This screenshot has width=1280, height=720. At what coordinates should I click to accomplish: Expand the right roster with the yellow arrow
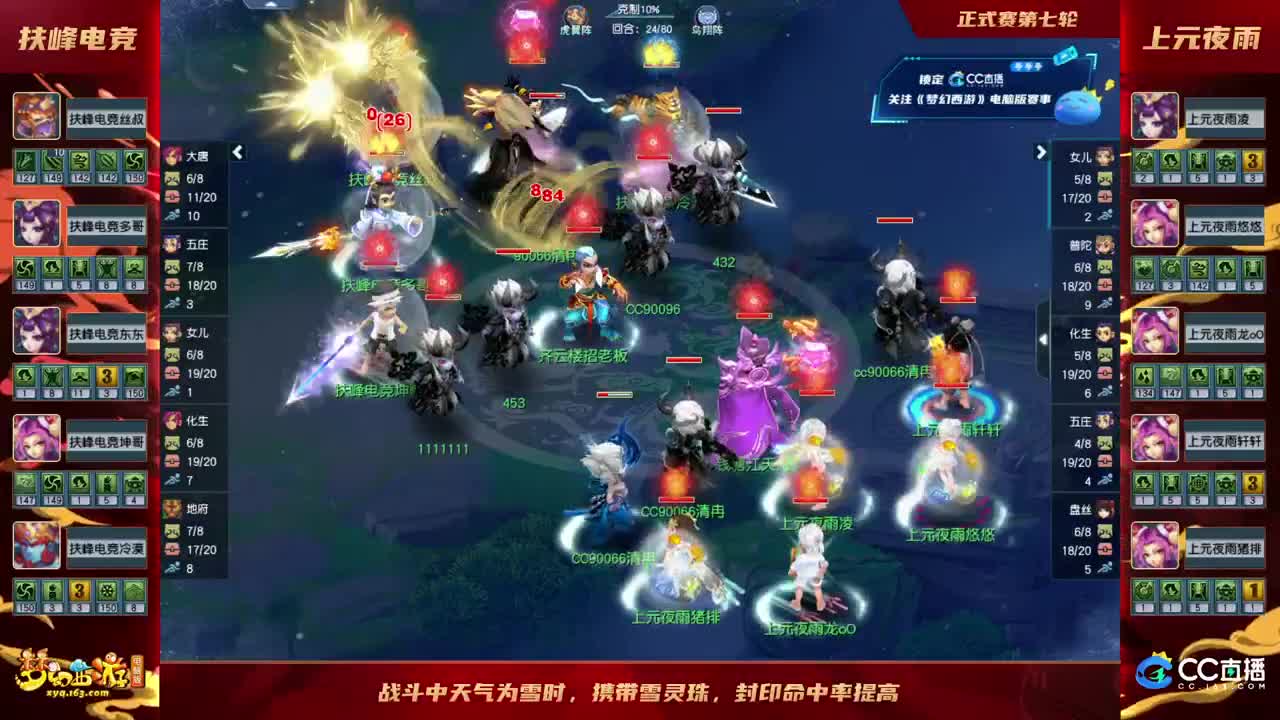pos(1041,152)
